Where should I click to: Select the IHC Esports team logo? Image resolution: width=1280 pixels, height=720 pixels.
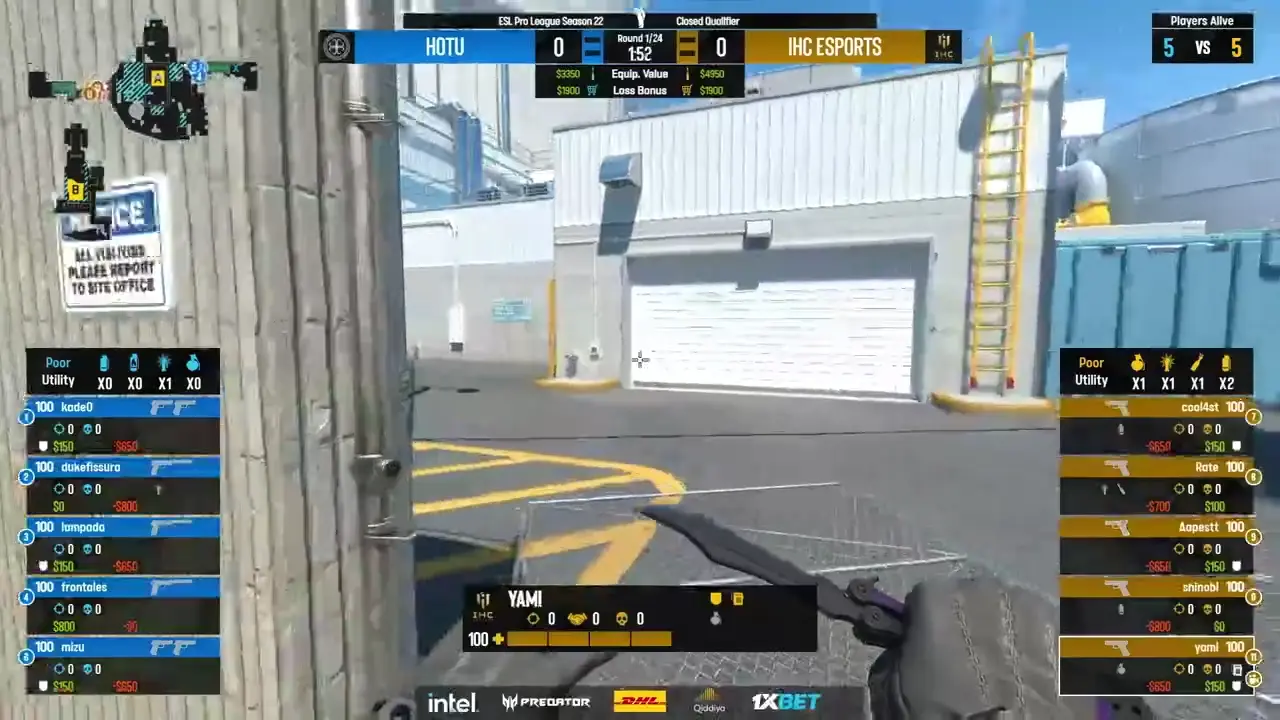coord(943,44)
